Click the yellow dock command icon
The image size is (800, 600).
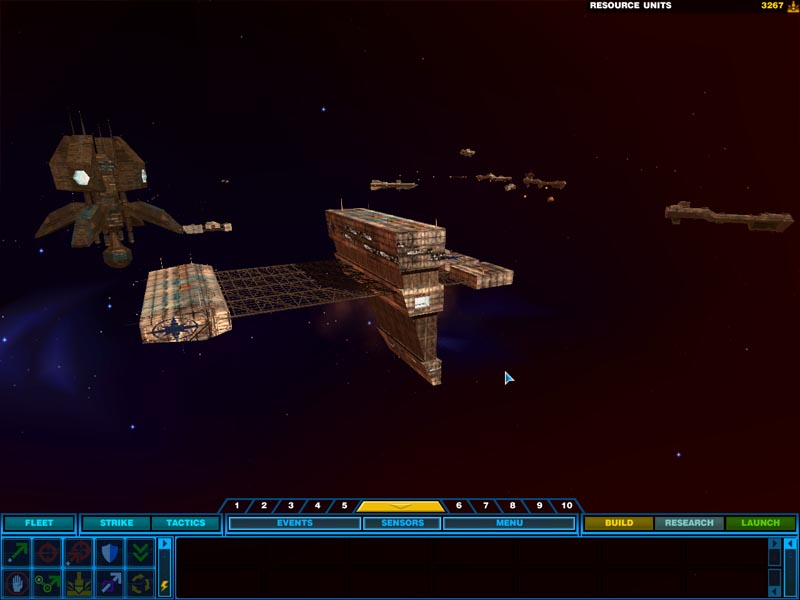click(x=78, y=582)
